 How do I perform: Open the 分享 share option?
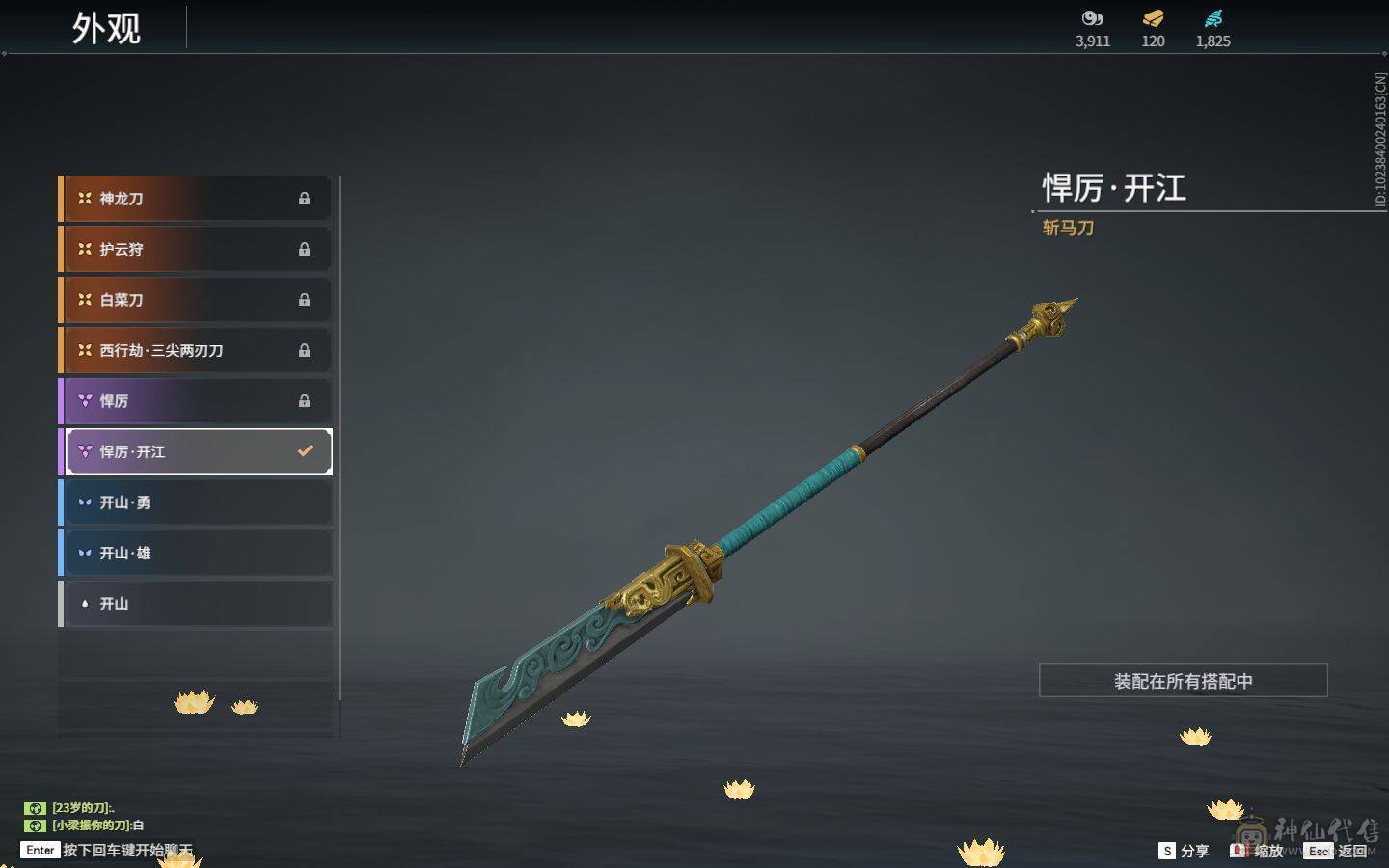(1184, 851)
